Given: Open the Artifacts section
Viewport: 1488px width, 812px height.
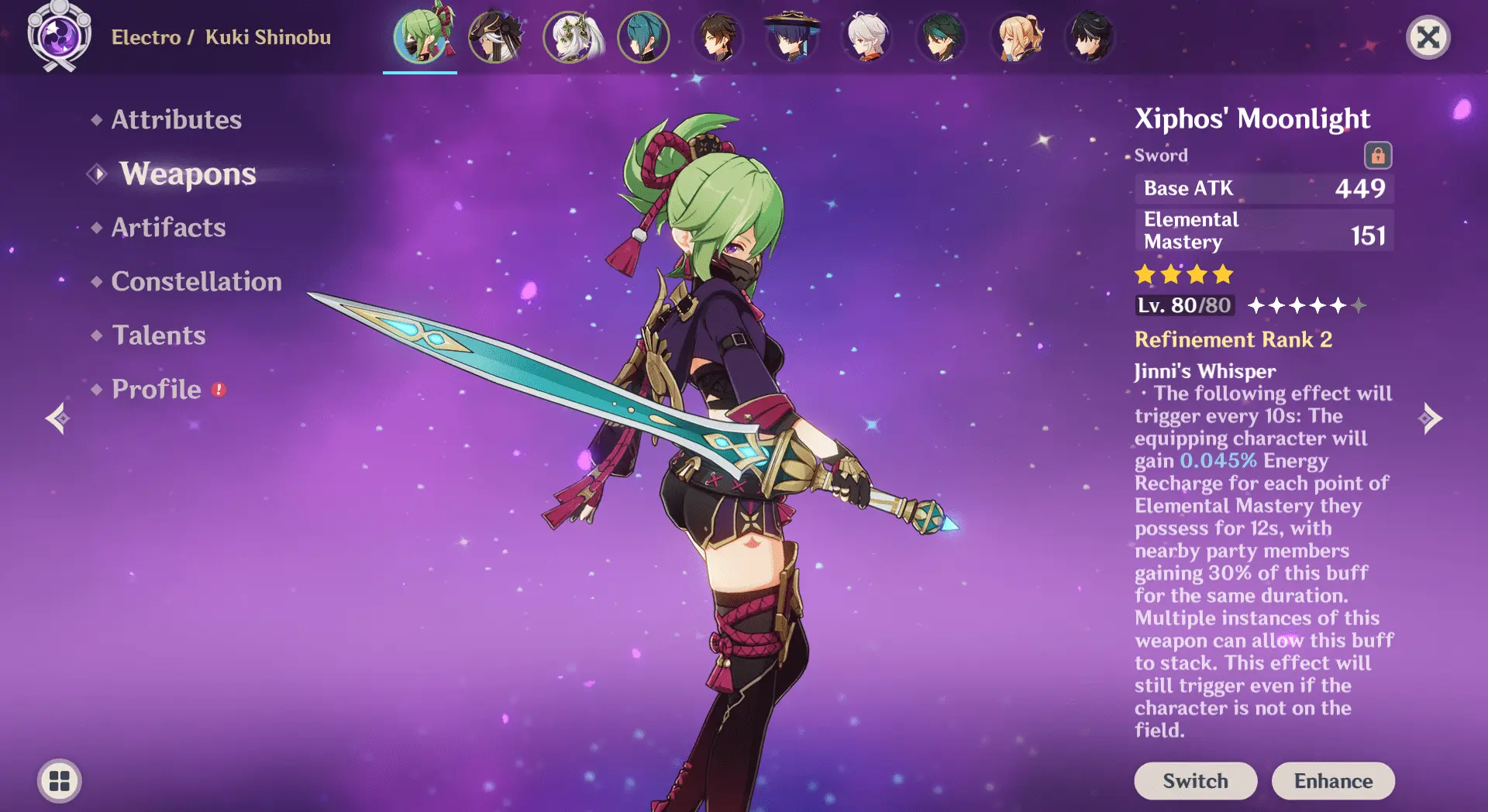Looking at the screenshot, I should 168,228.
